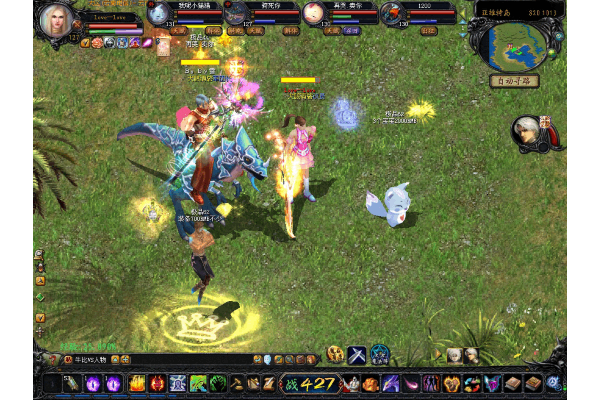The height and width of the screenshot is (400, 600).
Task: Activate the flame skill icon on the hotbar
Action: (137, 383)
